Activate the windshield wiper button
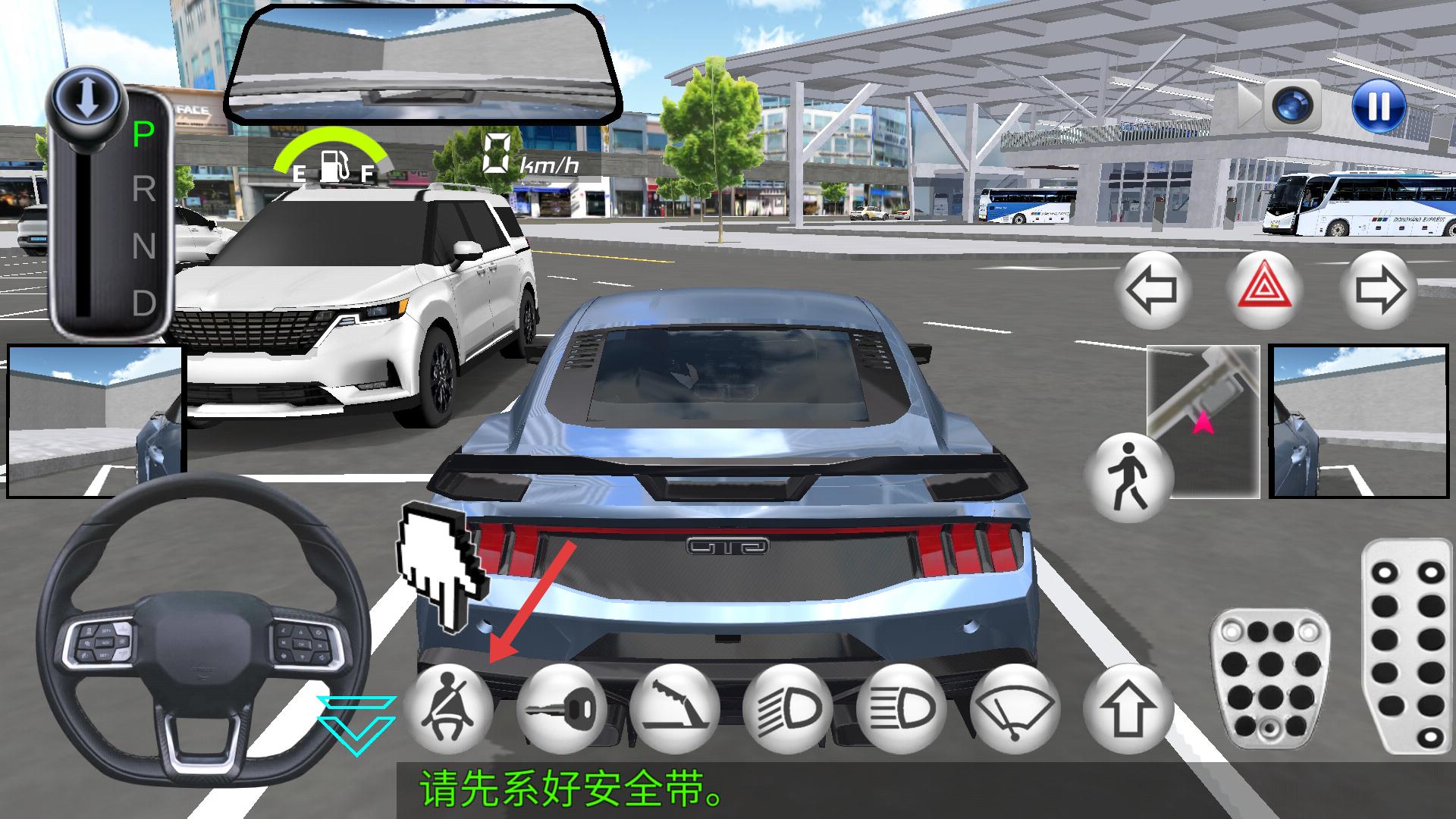This screenshot has width=1456, height=819. coord(1015,708)
